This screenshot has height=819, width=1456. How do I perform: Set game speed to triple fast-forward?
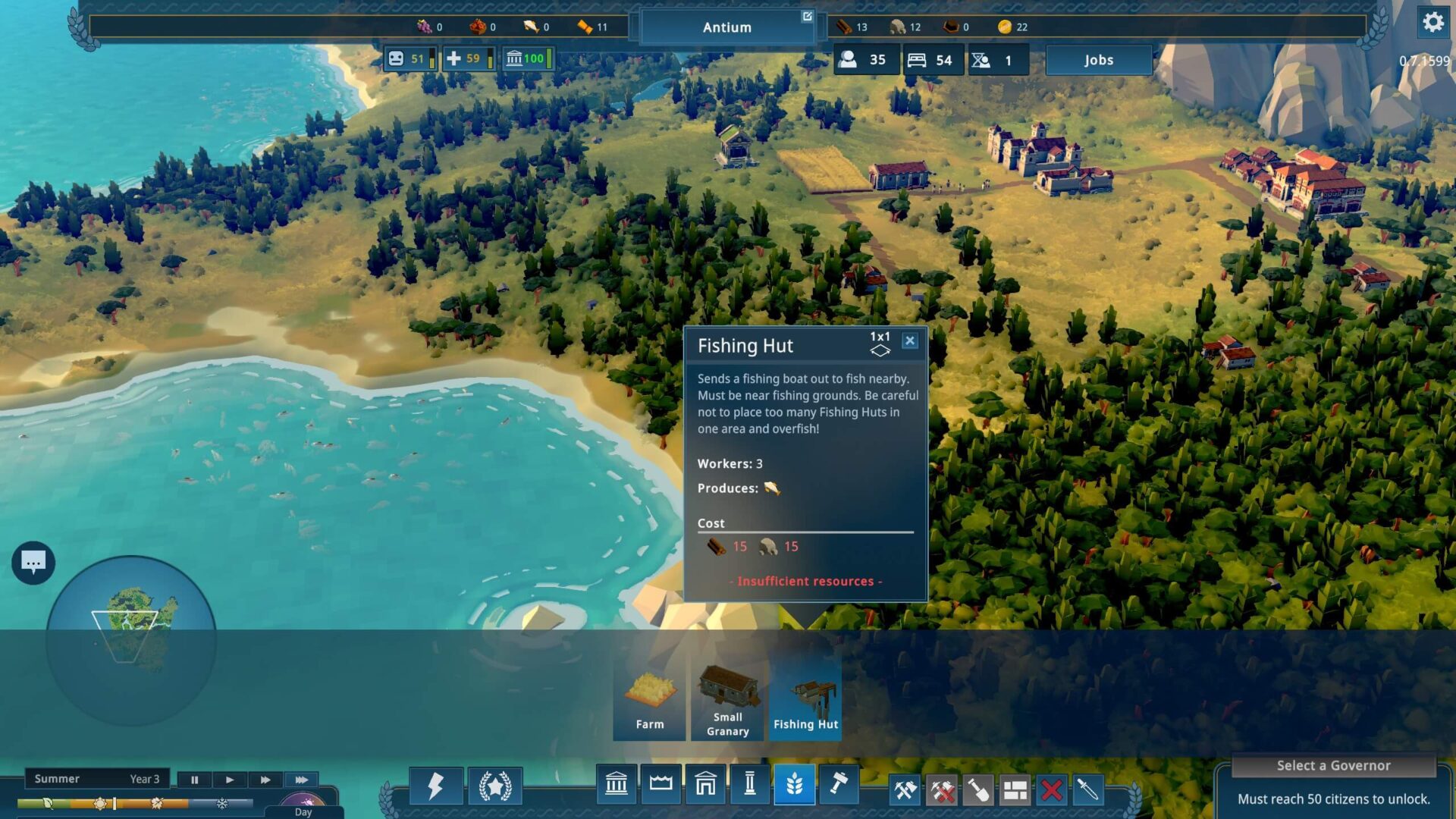301,780
